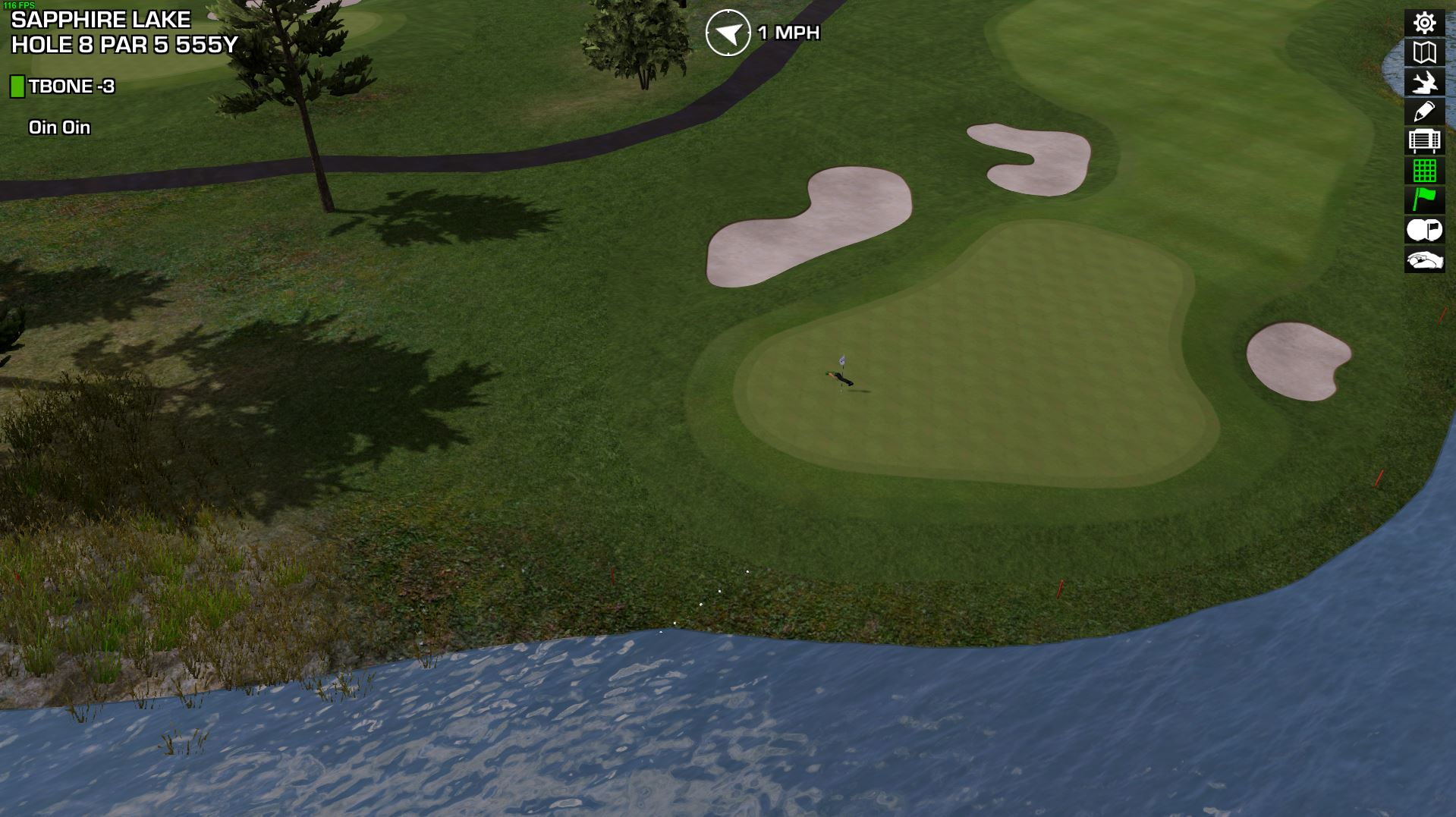Open the gear settings menu
The width and height of the screenshot is (1456, 817).
(x=1424, y=23)
